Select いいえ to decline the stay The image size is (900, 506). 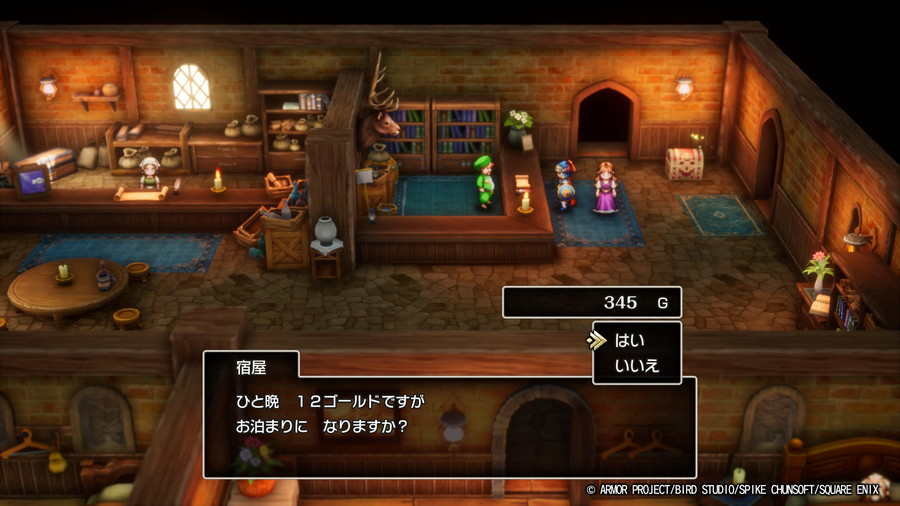click(637, 366)
